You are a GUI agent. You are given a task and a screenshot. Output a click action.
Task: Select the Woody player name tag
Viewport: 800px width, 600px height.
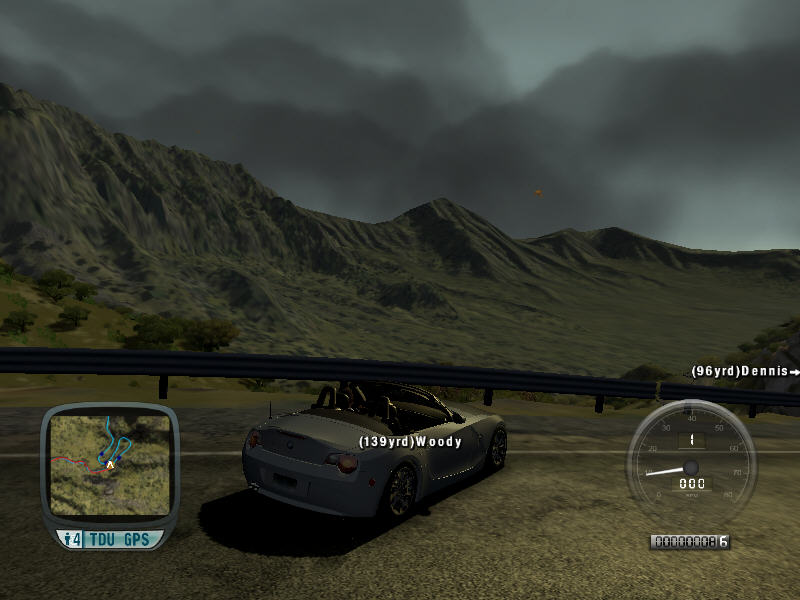[x=410, y=441]
